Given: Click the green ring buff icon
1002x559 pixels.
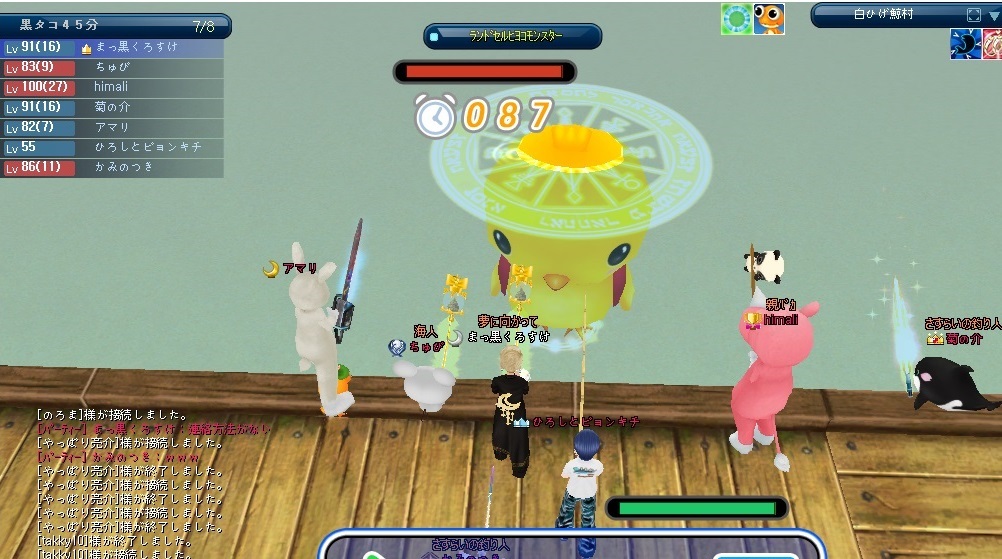Looking at the screenshot, I should click(736, 19).
